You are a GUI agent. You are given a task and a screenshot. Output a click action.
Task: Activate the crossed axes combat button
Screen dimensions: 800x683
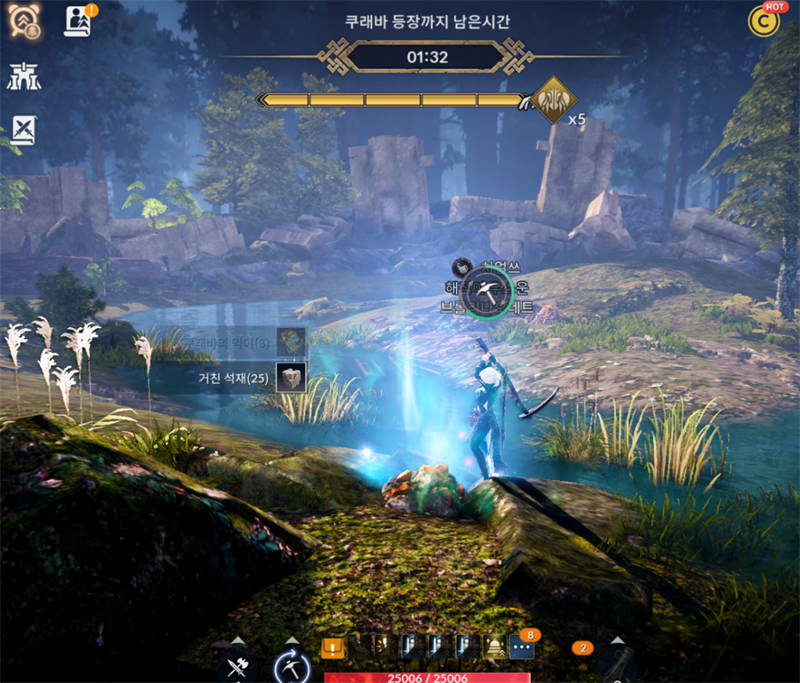tap(237, 665)
